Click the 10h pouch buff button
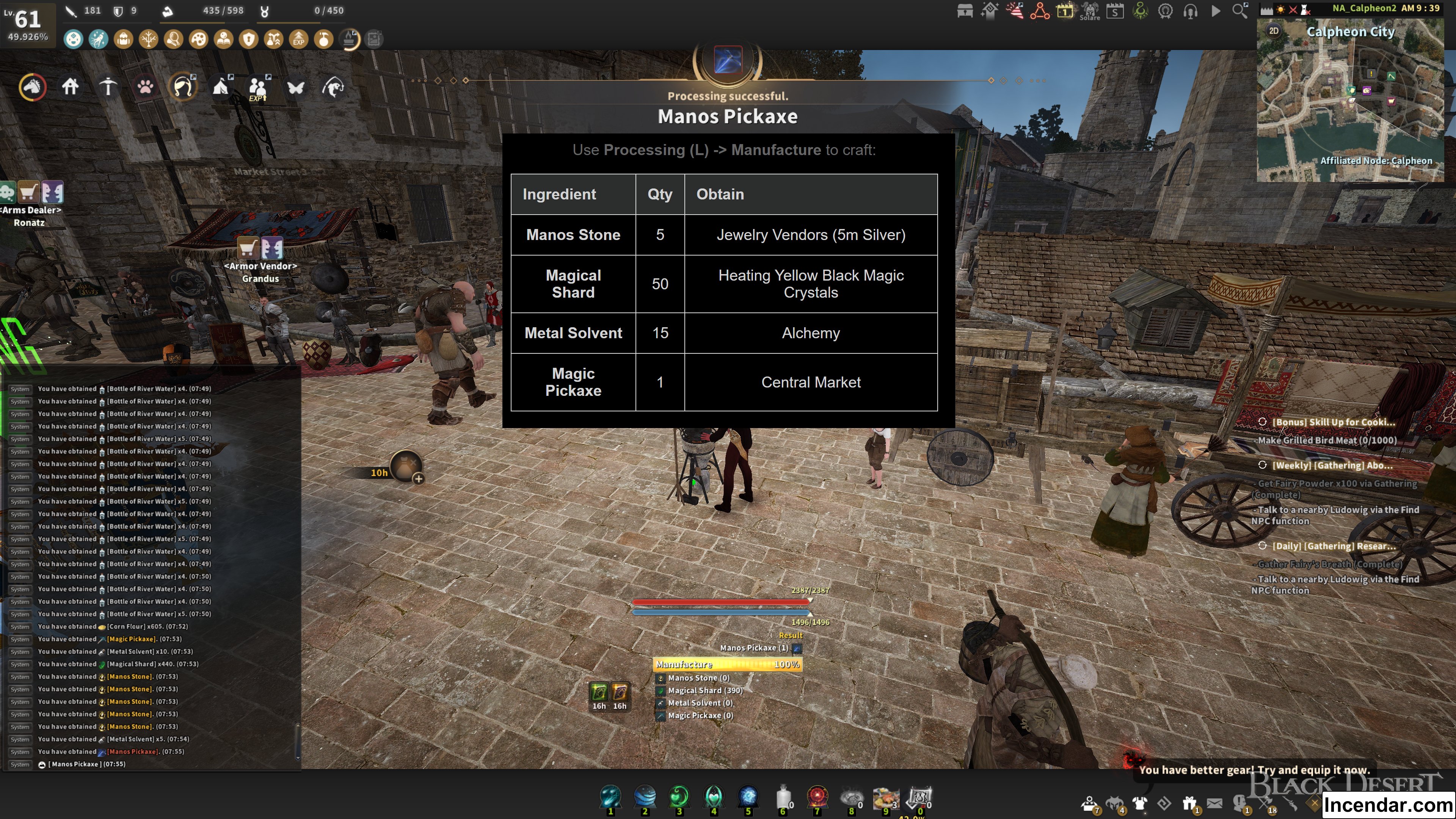This screenshot has width=1456, height=819. coord(405,467)
